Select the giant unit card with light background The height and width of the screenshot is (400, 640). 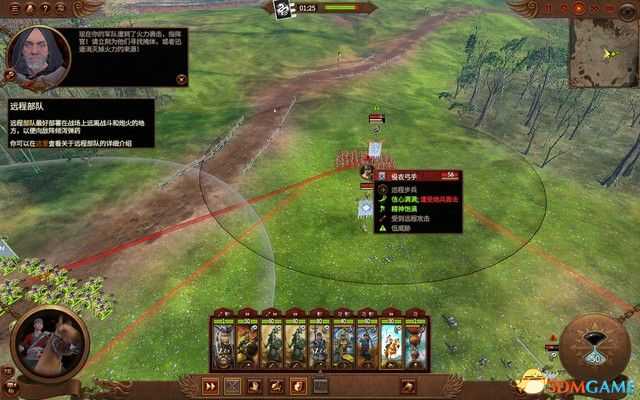[x=392, y=343]
